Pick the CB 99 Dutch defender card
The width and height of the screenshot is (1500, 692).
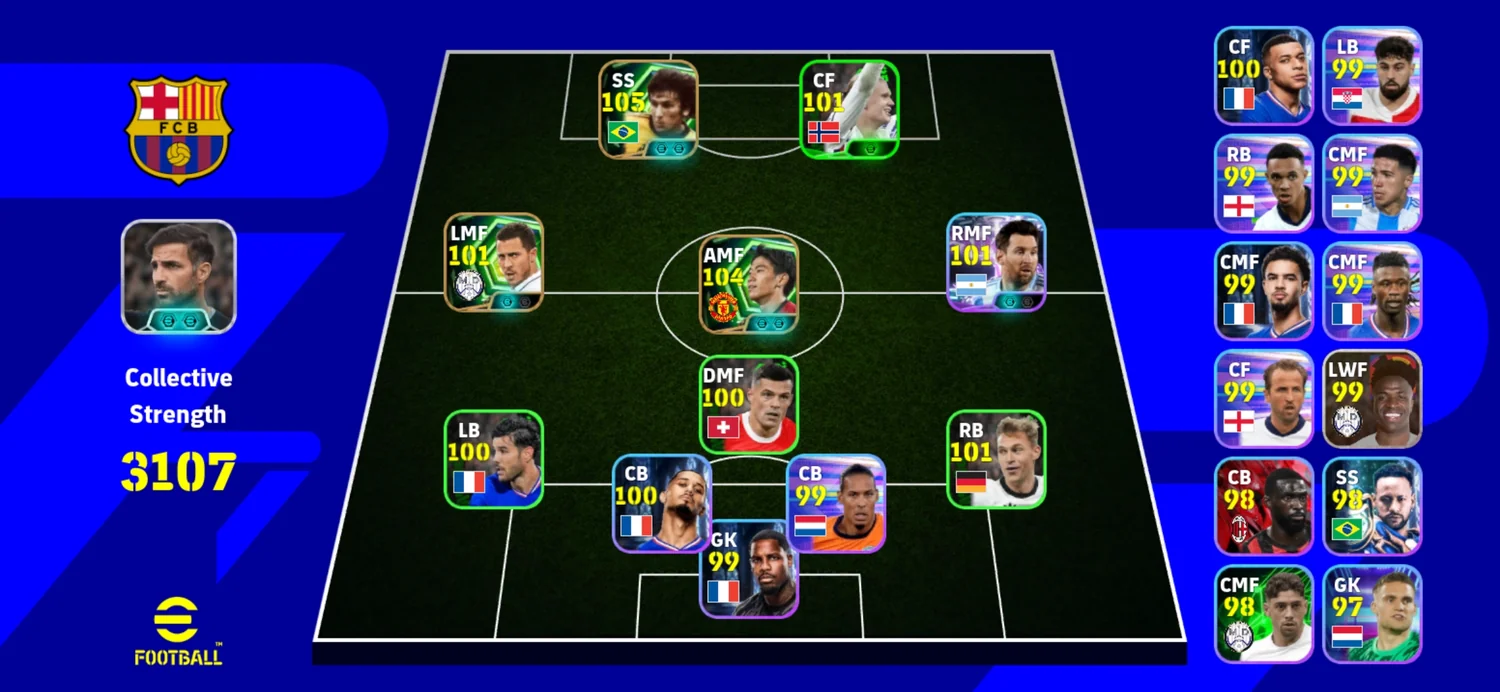[x=836, y=503]
